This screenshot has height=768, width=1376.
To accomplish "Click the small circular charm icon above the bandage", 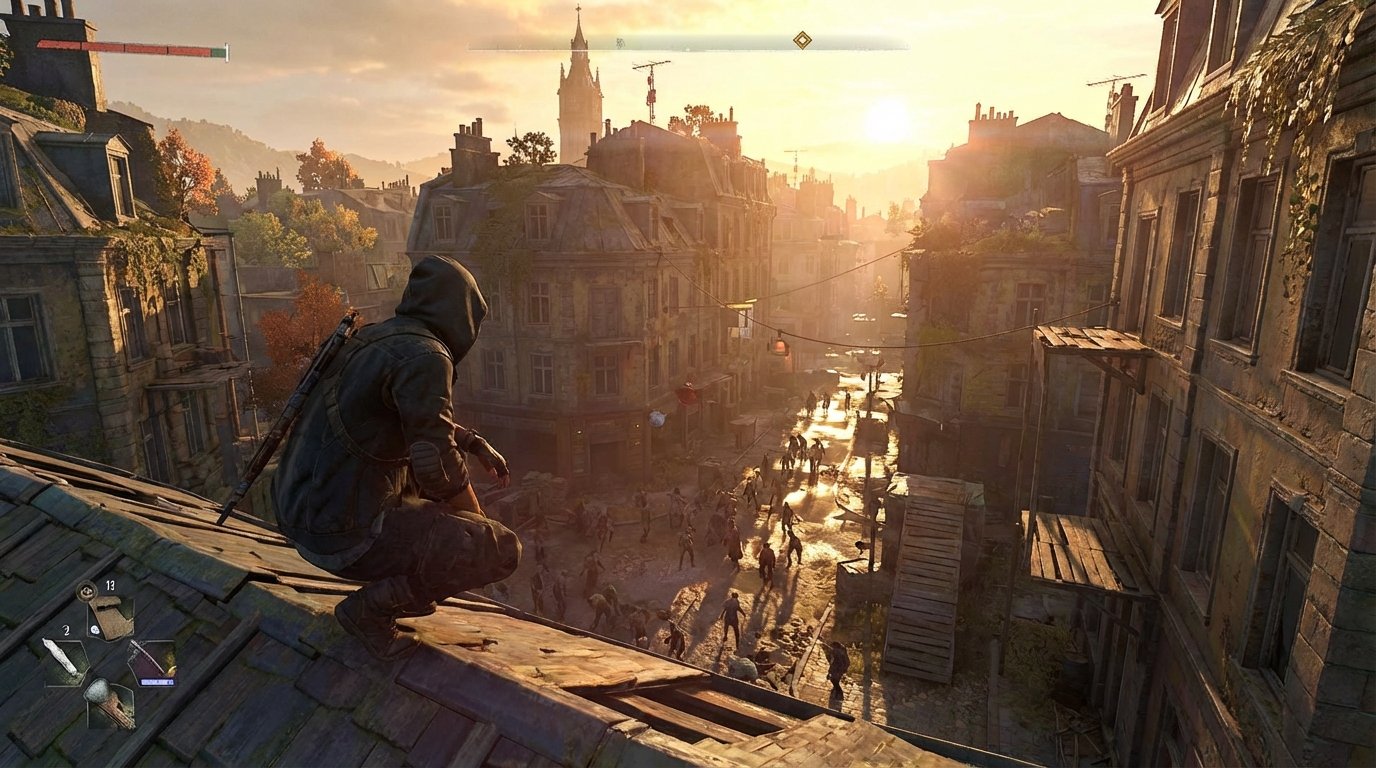I will click(x=87, y=591).
